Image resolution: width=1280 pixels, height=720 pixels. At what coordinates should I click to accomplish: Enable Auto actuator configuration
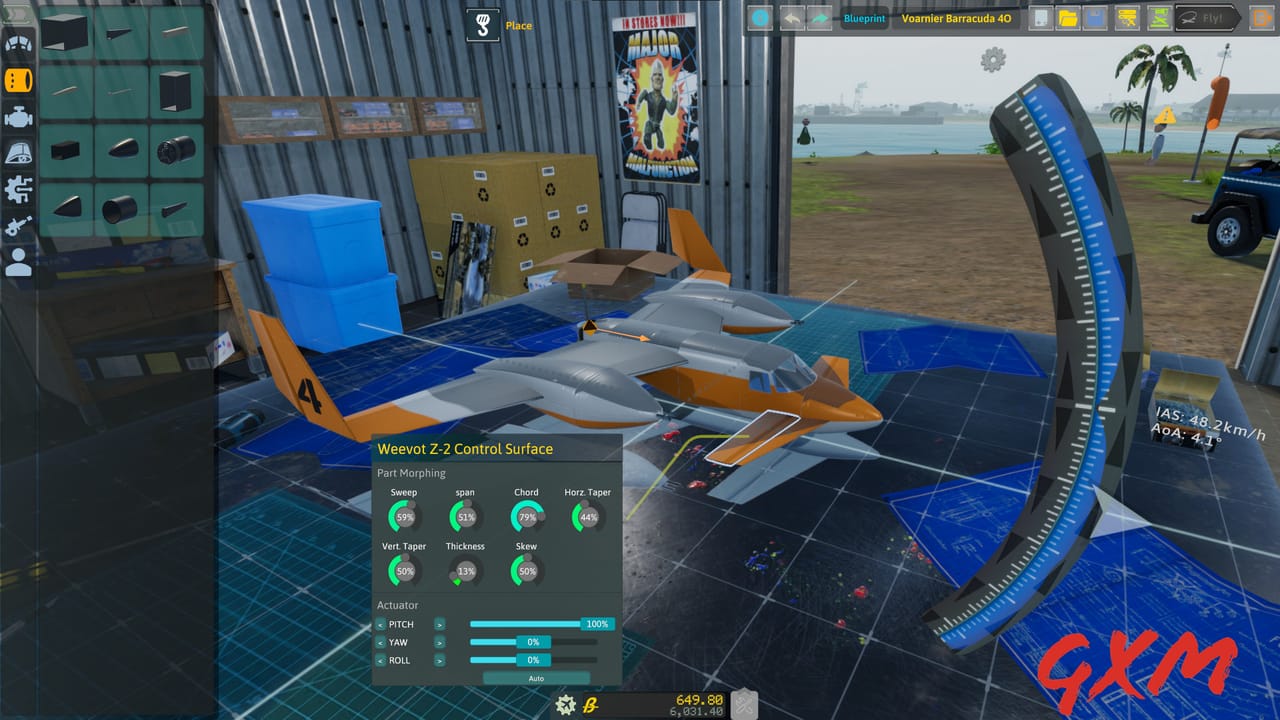click(535, 678)
